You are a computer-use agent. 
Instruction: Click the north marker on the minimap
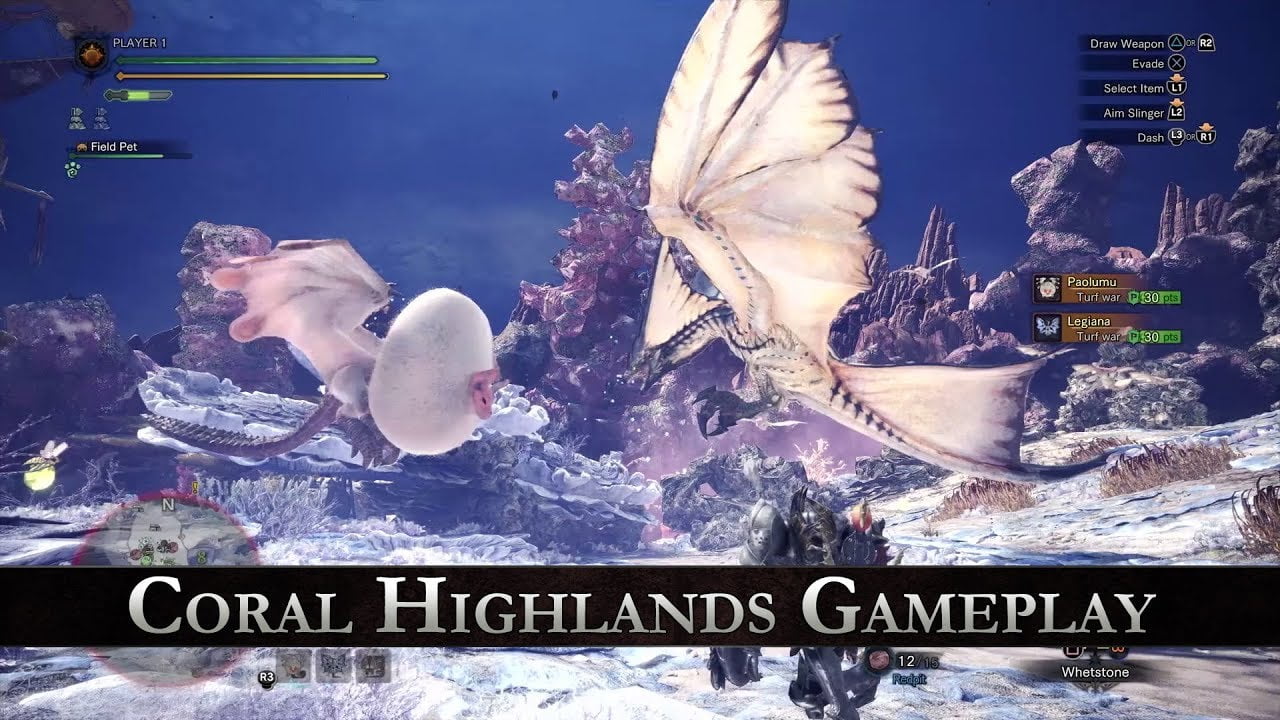[x=168, y=504]
